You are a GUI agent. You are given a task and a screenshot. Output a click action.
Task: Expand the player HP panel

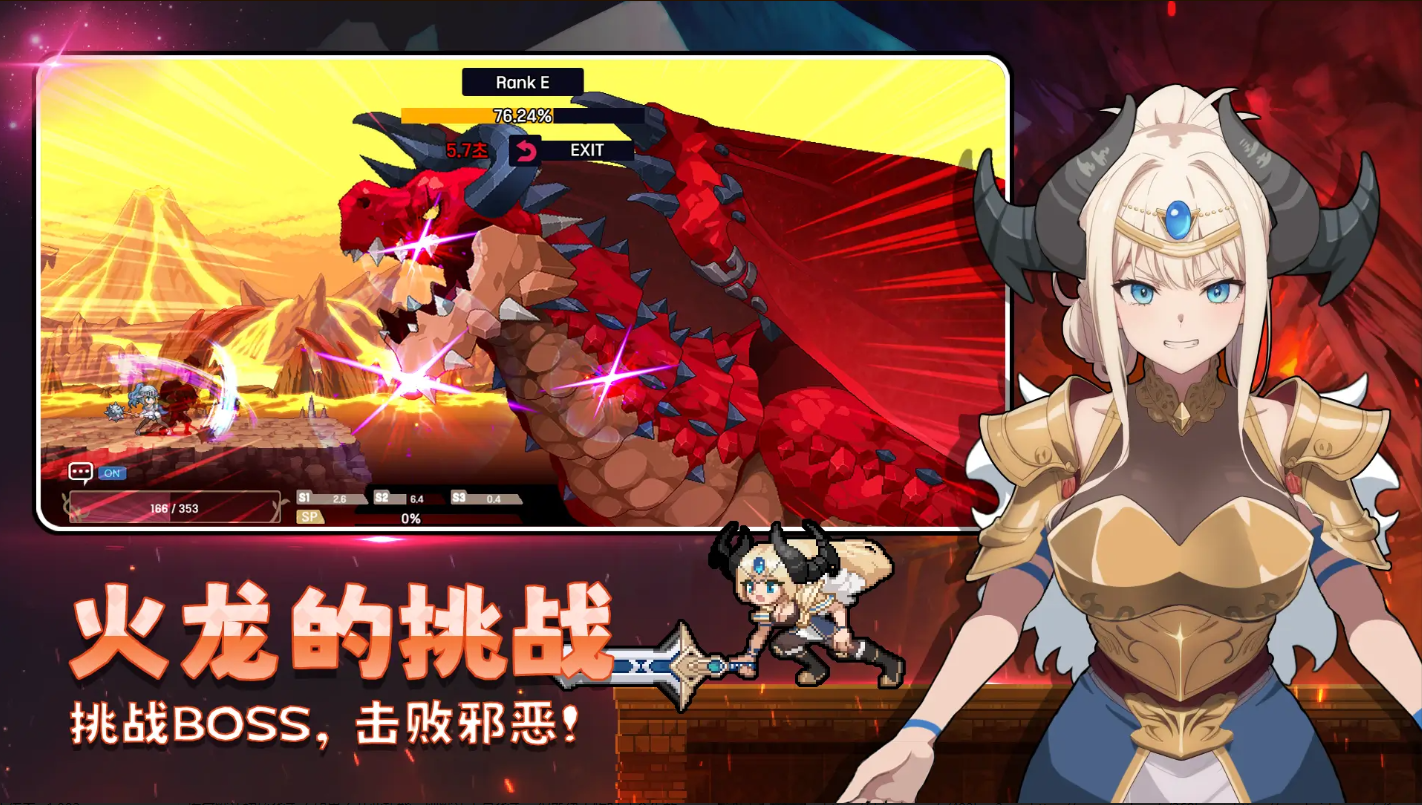174,507
